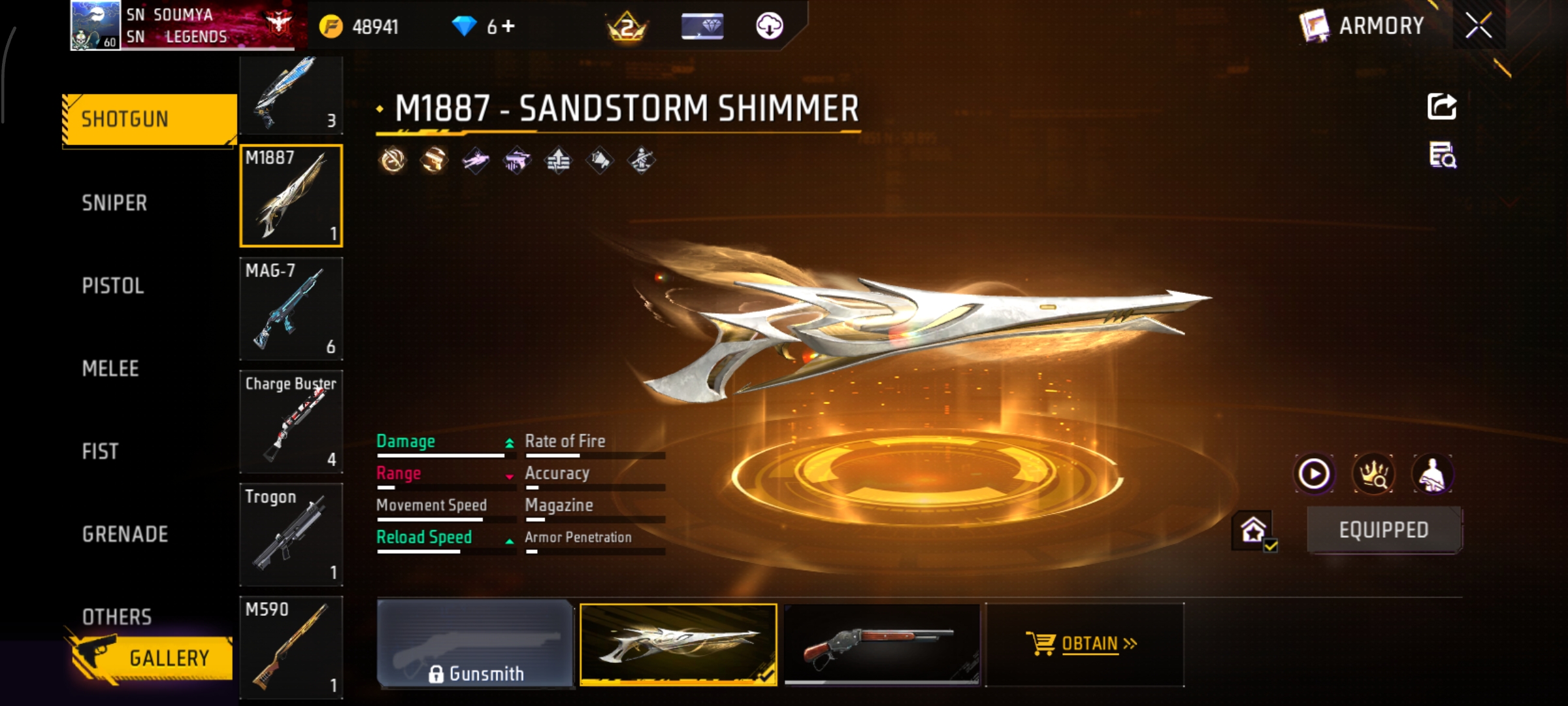
Task: Open the locked Gunsmith skin slot
Action: 476,645
